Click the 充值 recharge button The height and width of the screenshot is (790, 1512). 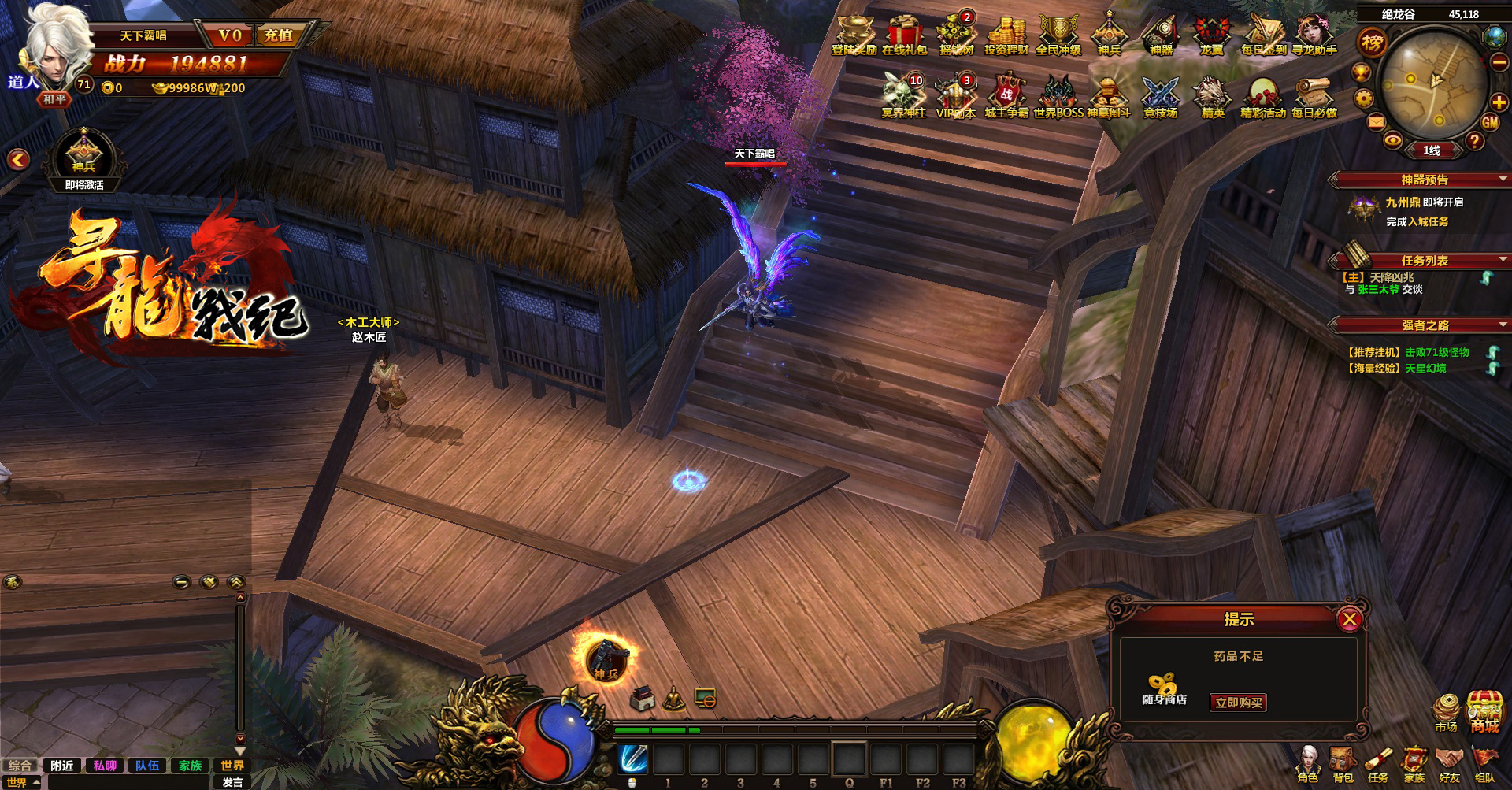(279, 35)
